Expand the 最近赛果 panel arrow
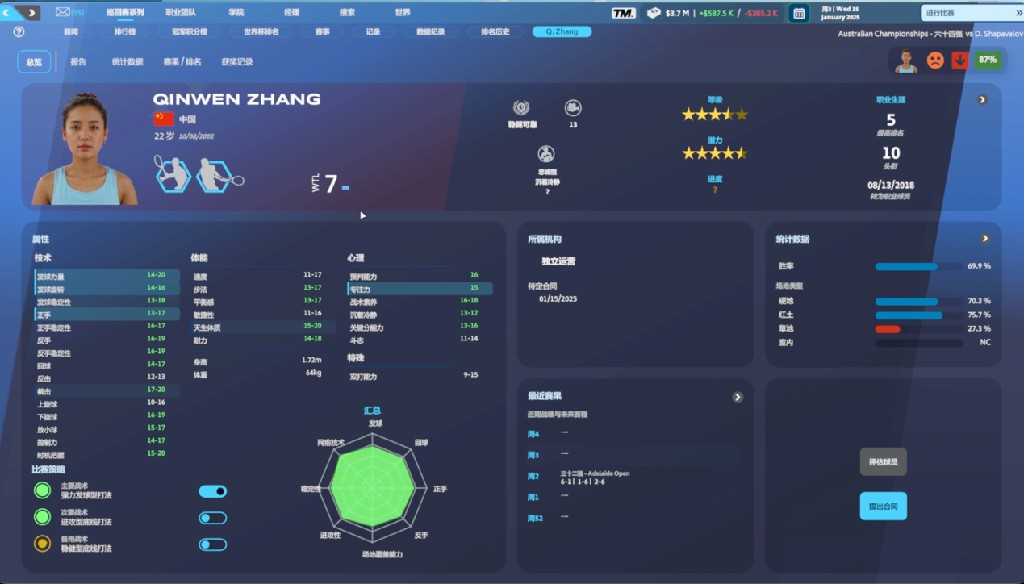 (738, 397)
